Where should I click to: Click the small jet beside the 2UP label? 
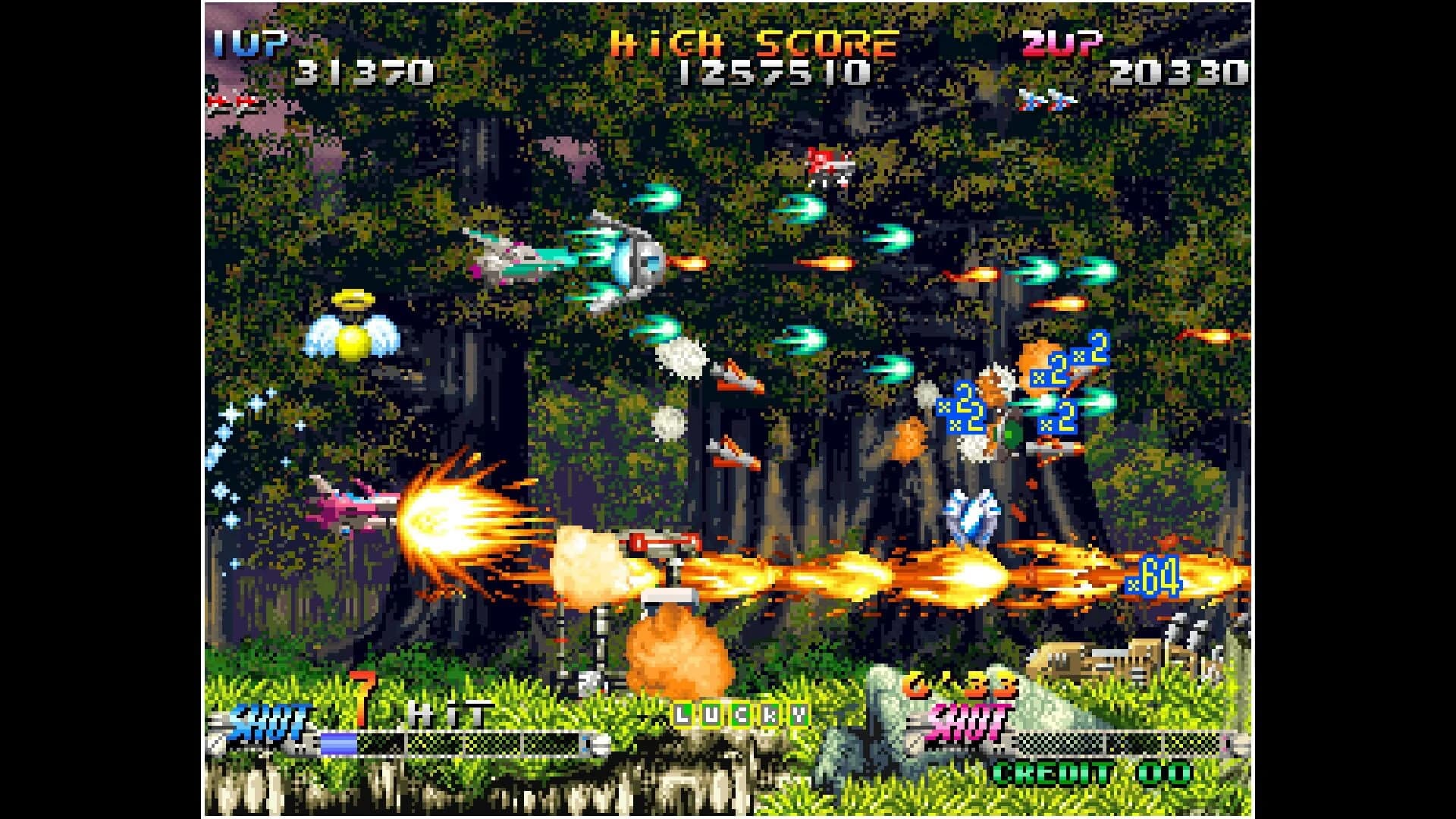pos(1046,99)
